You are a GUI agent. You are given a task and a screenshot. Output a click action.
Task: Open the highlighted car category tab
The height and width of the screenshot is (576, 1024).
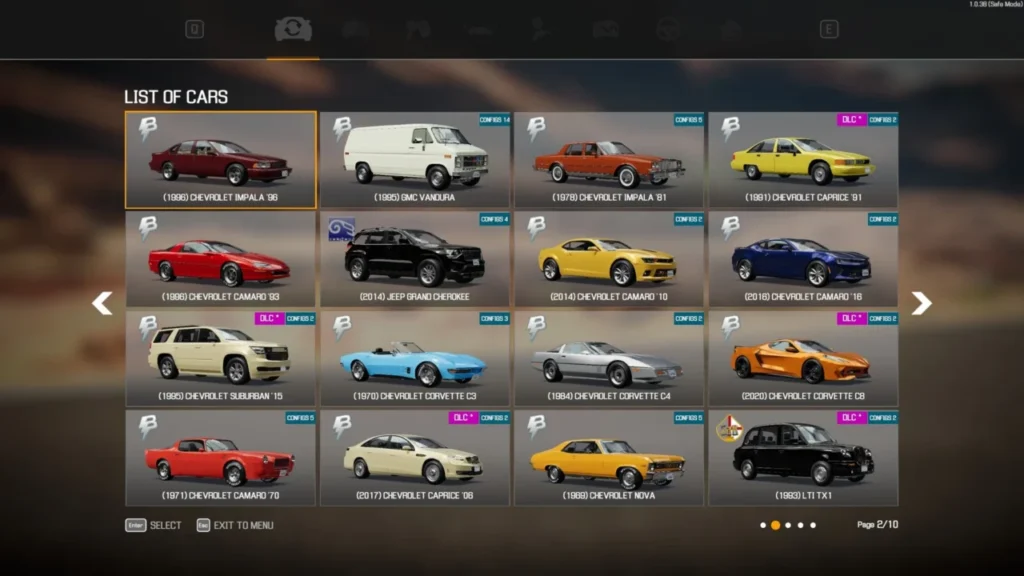tap(293, 30)
